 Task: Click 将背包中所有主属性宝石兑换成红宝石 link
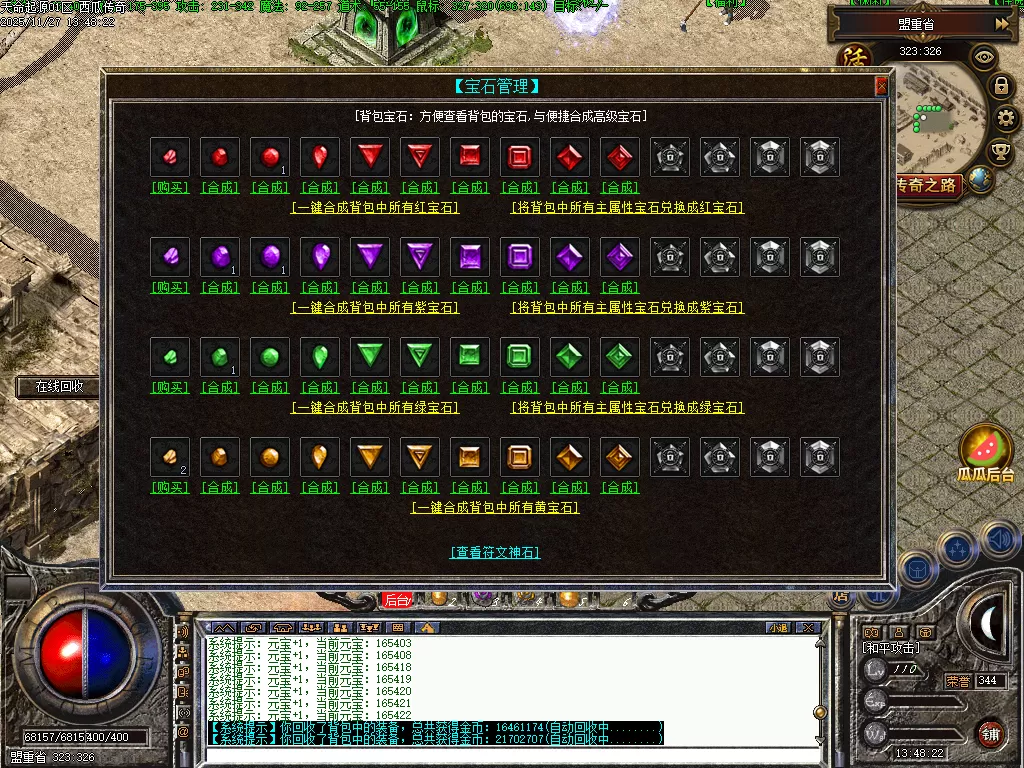pos(627,208)
